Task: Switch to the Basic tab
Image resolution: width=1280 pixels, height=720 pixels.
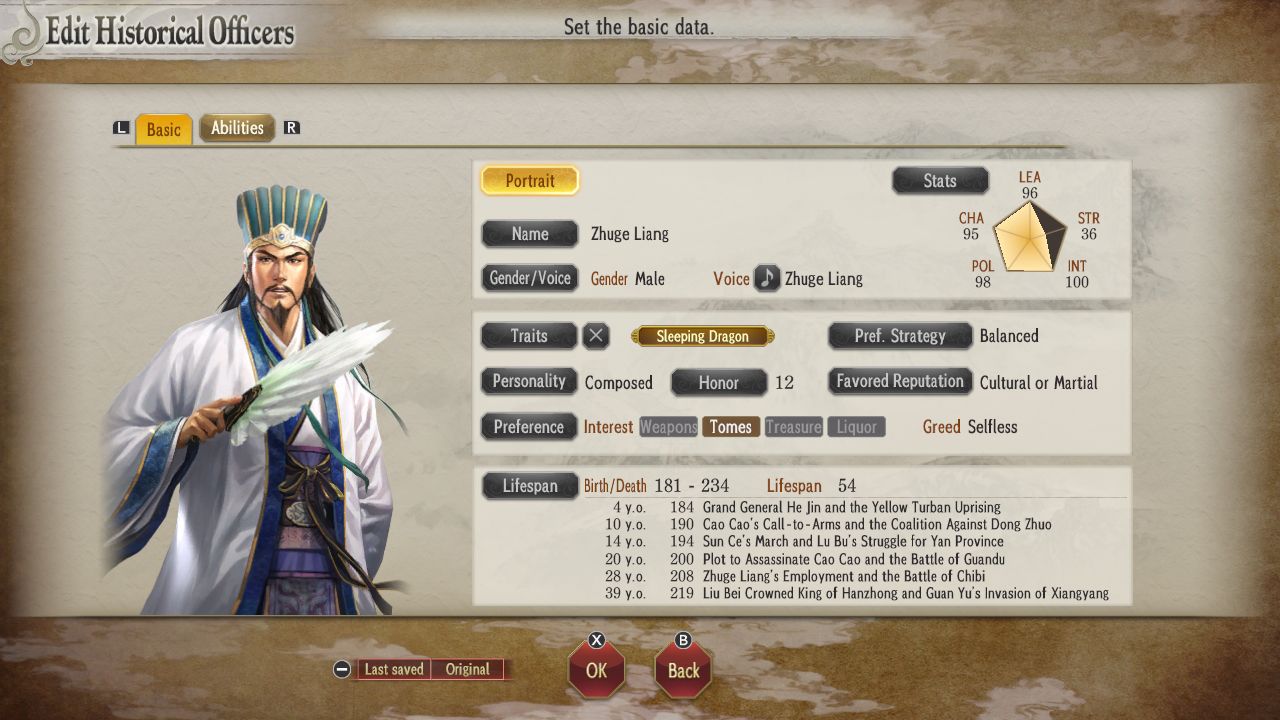Action: point(163,129)
